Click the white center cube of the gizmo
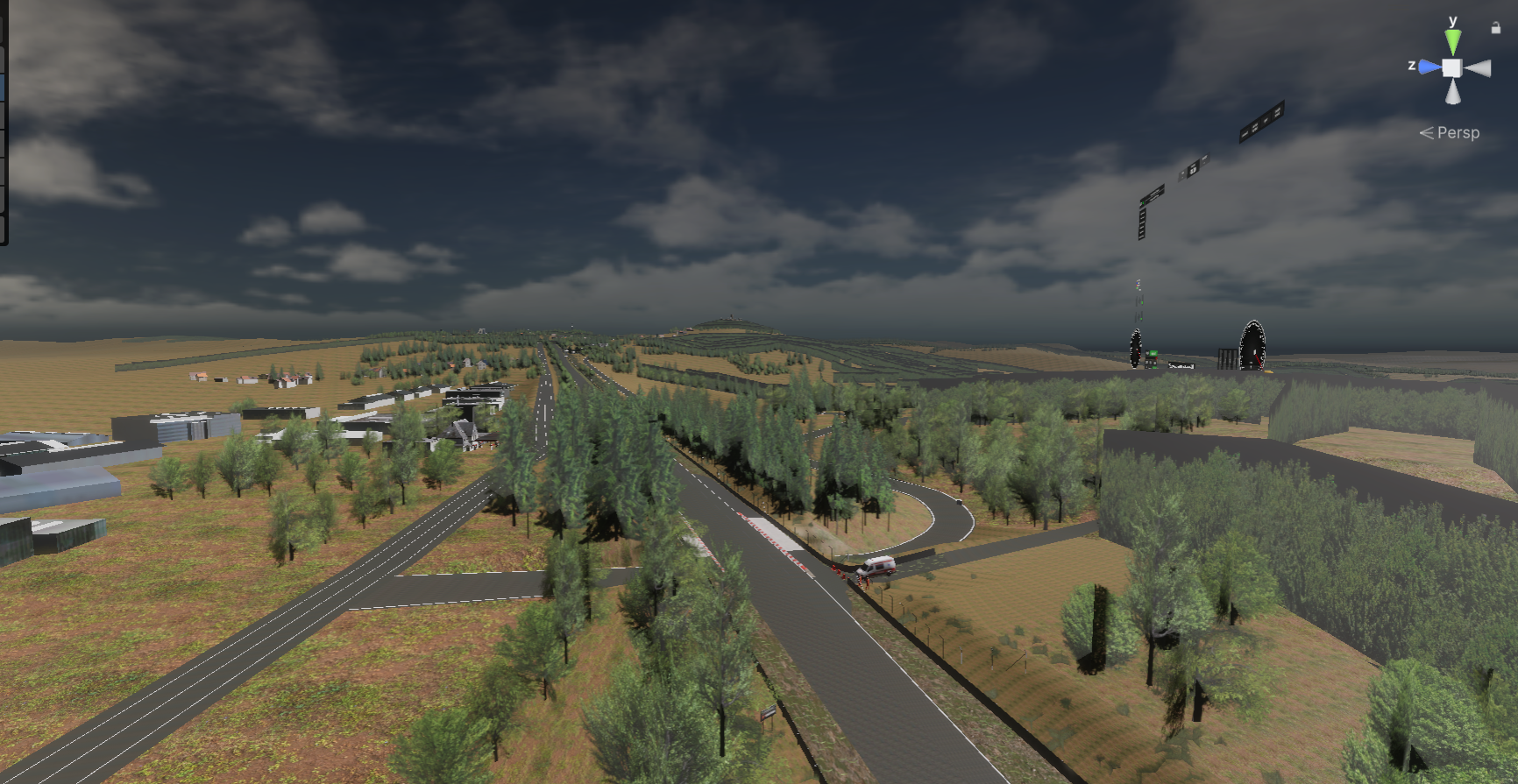The height and width of the screenshot is (784, 1518). point(1452,67)
